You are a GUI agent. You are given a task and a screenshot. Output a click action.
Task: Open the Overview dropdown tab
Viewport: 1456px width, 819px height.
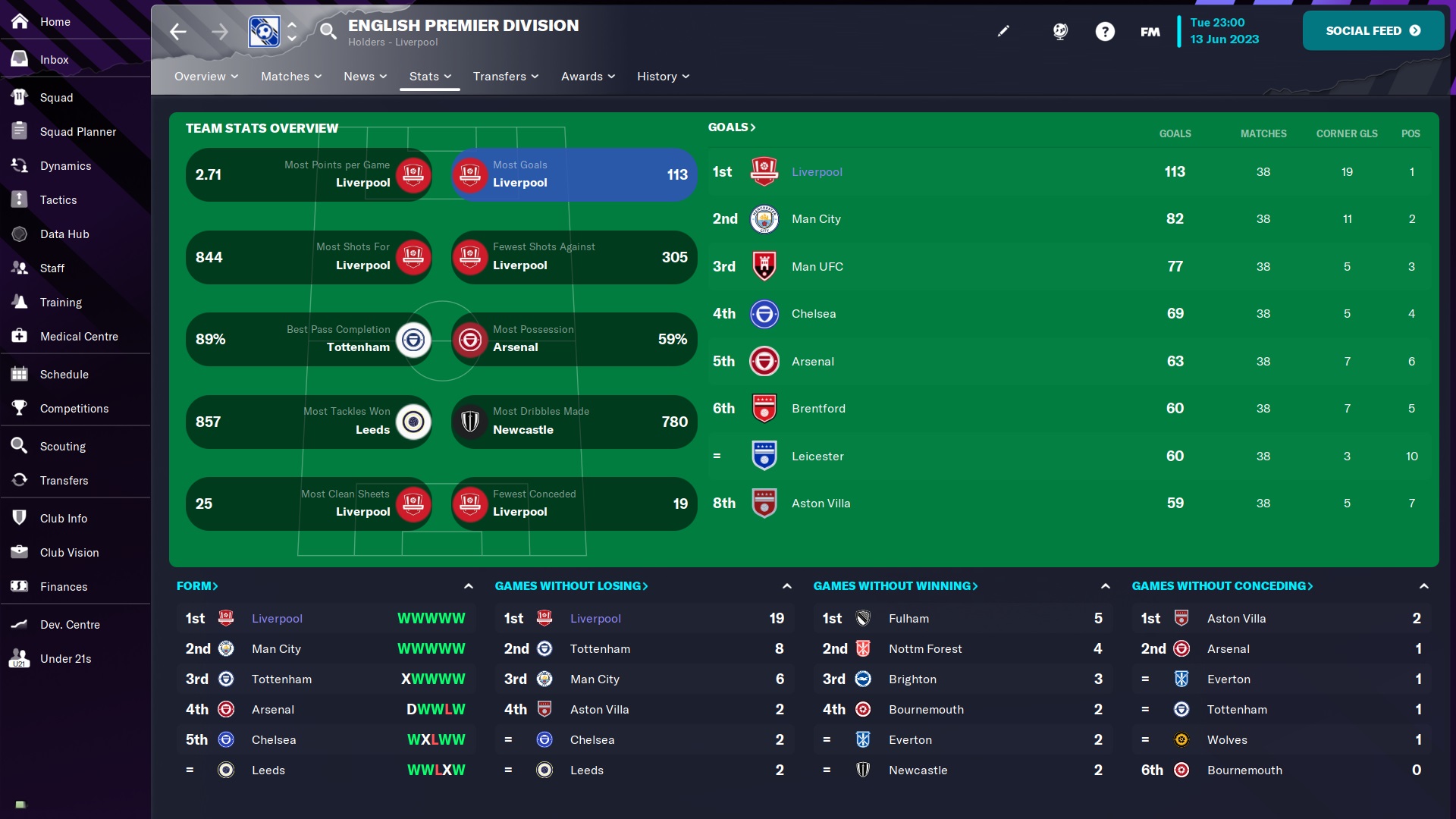pos(206,77)
